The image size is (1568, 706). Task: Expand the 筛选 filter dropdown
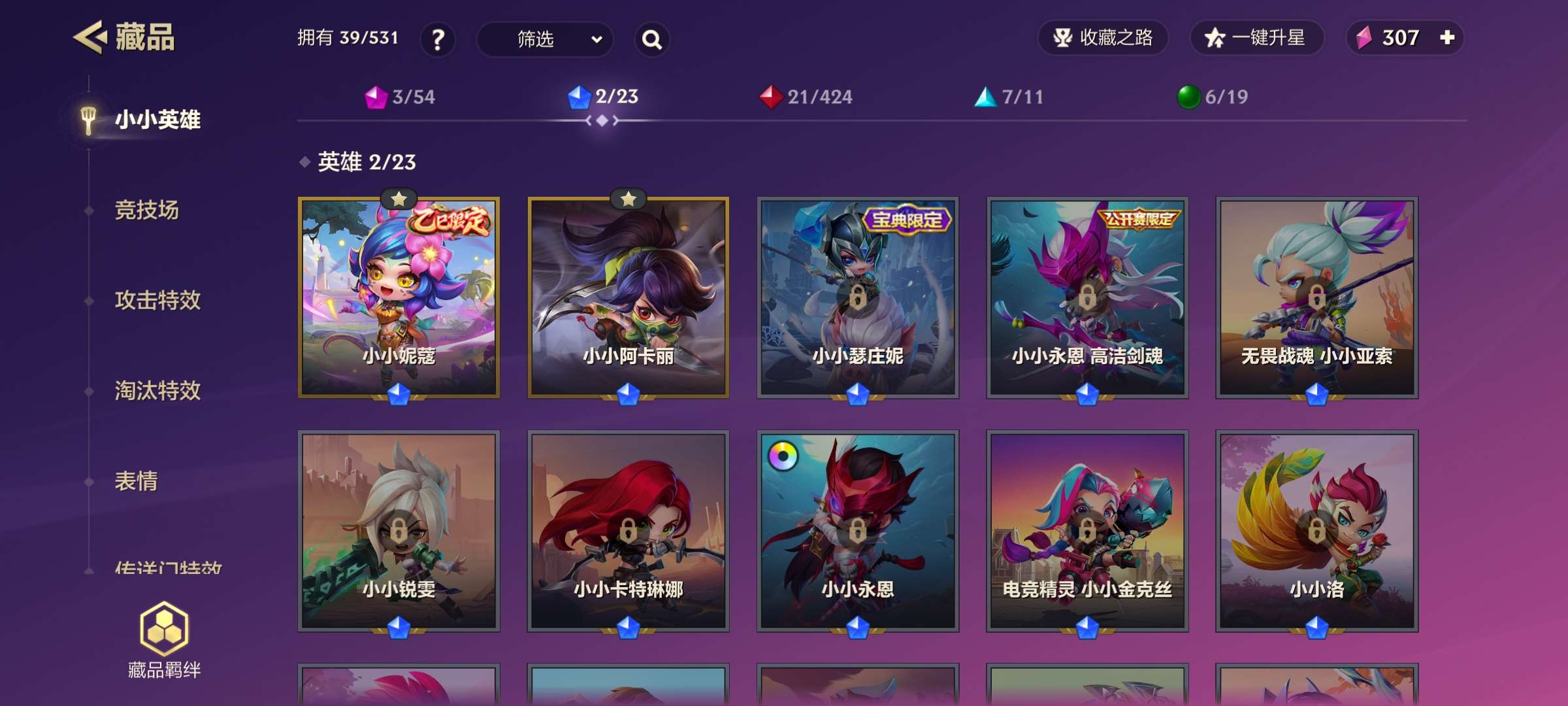click(x=545, y=39)
